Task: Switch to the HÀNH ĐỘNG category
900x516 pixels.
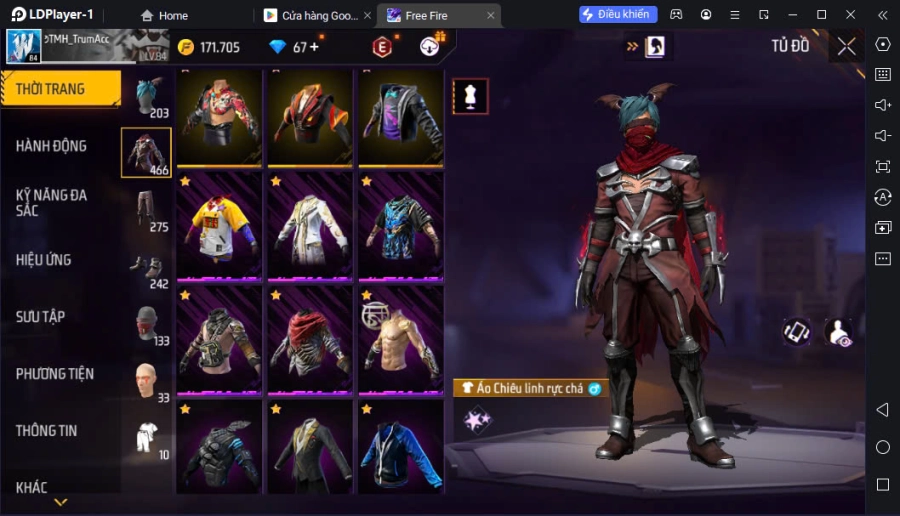Action: pos(52,146)
